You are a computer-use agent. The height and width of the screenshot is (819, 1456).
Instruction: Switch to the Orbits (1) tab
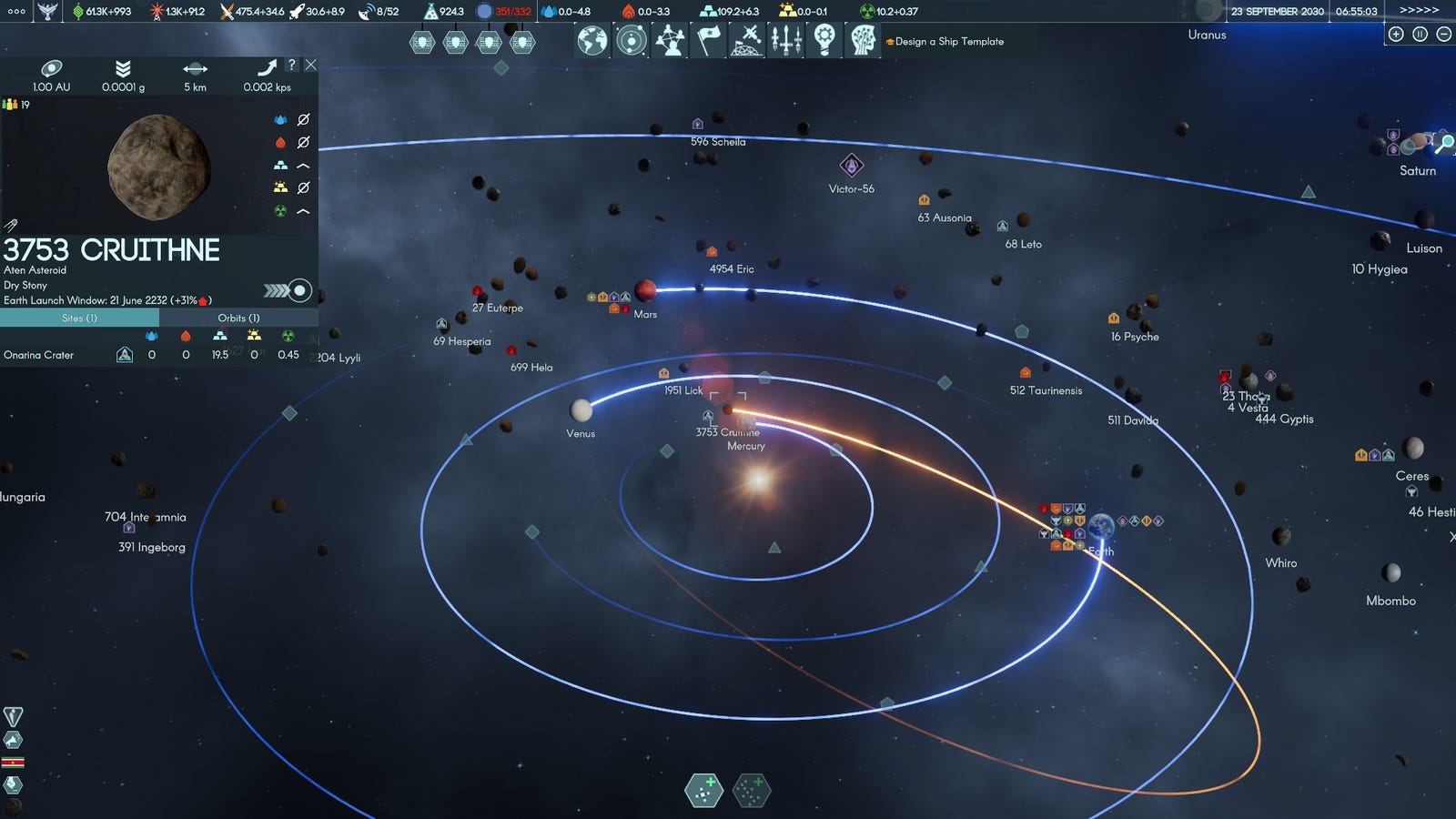(x=238, y=318)
